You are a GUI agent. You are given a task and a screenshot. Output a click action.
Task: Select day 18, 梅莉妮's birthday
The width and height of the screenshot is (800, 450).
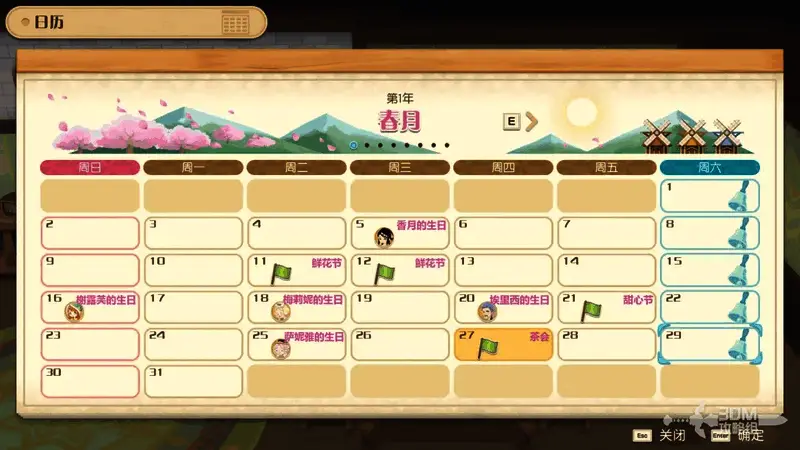(296, 307)
